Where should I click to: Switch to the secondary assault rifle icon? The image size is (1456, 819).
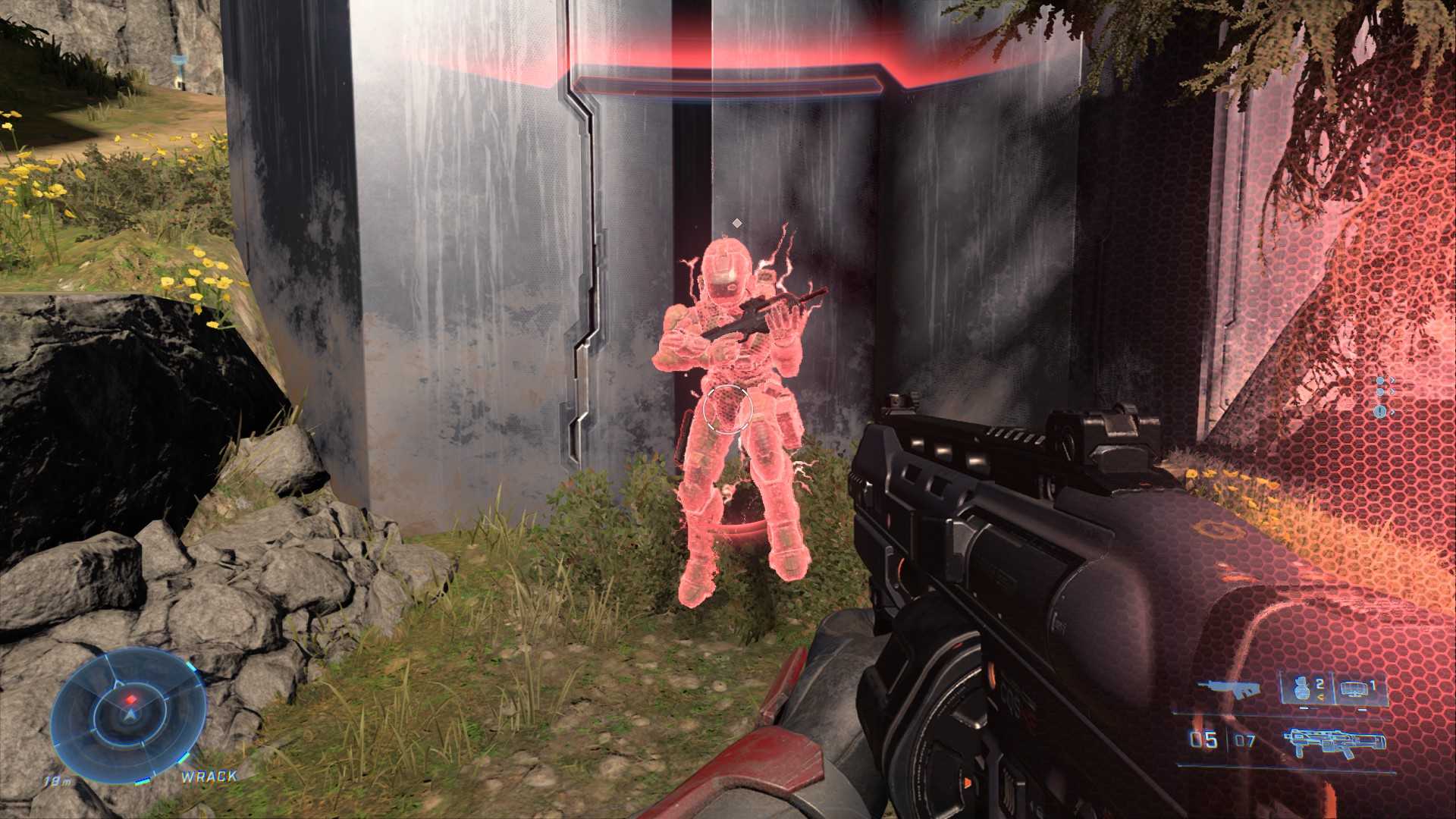1228,689
